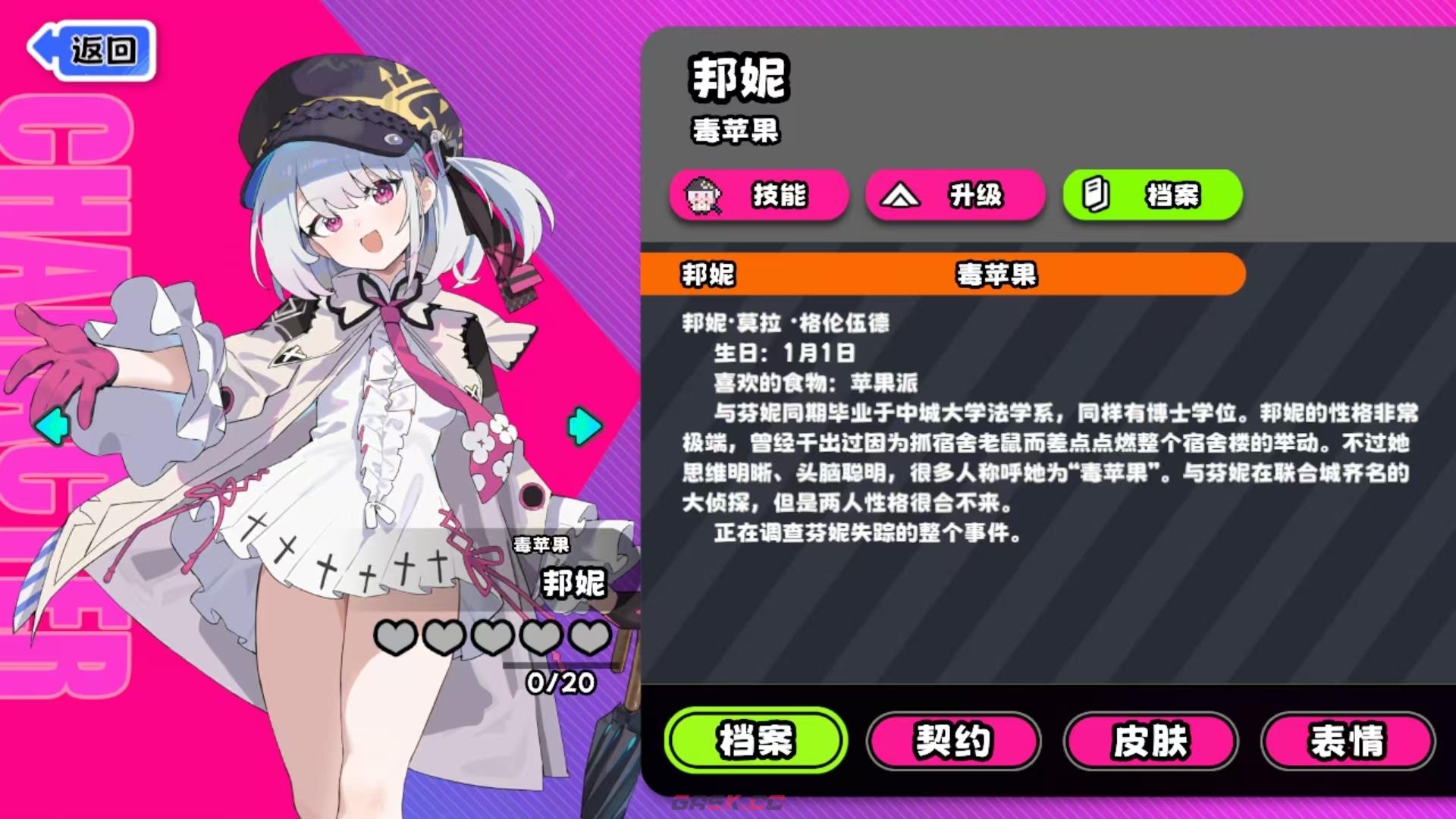Open the 契约 contract section
Image resolution: width=1456 pixels, height=819 pixels.
954,742
